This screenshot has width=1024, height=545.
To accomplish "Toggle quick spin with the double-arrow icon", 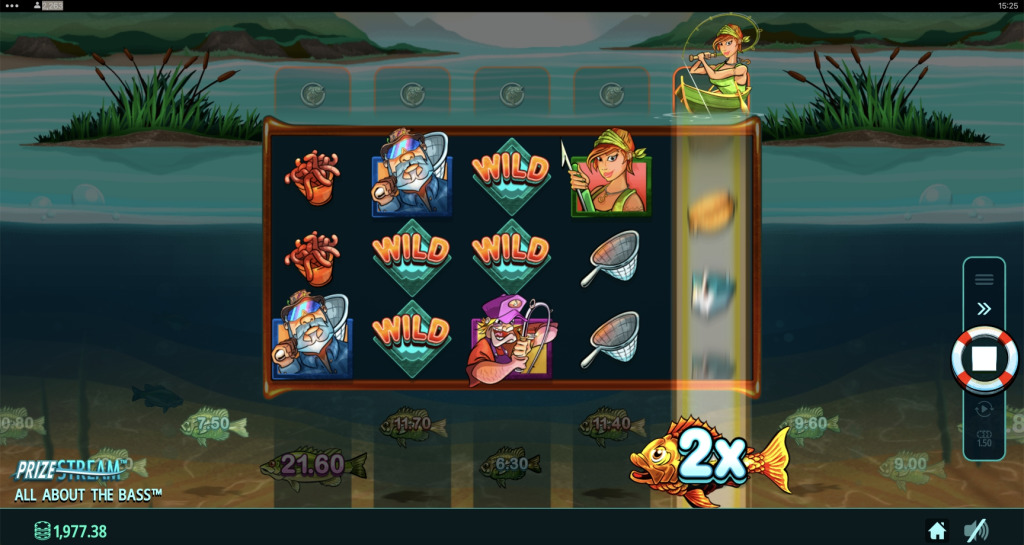I will (984, 309).
